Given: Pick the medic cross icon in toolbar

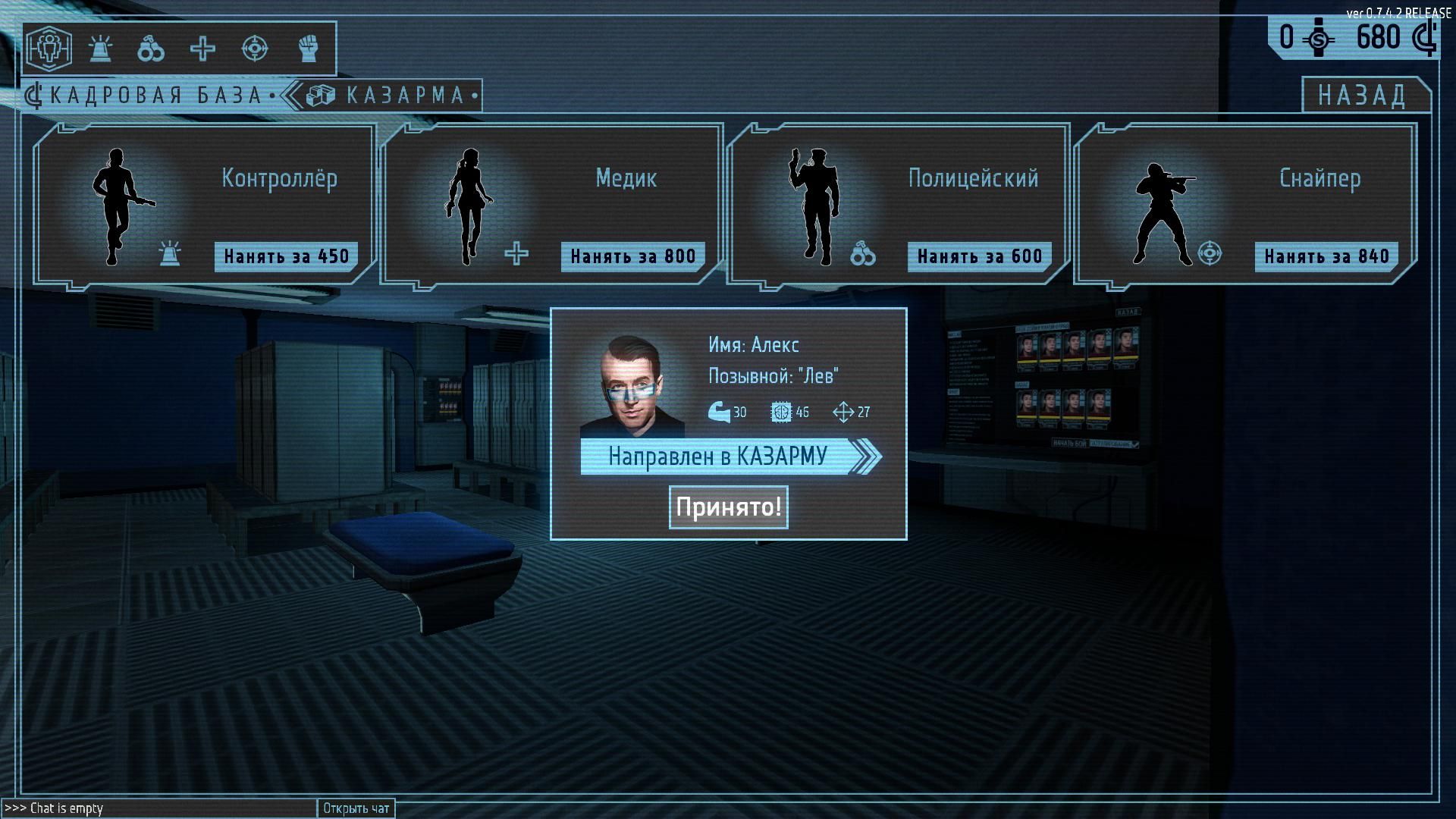Looking at the screenshot, I should click(x=202, y=49).
